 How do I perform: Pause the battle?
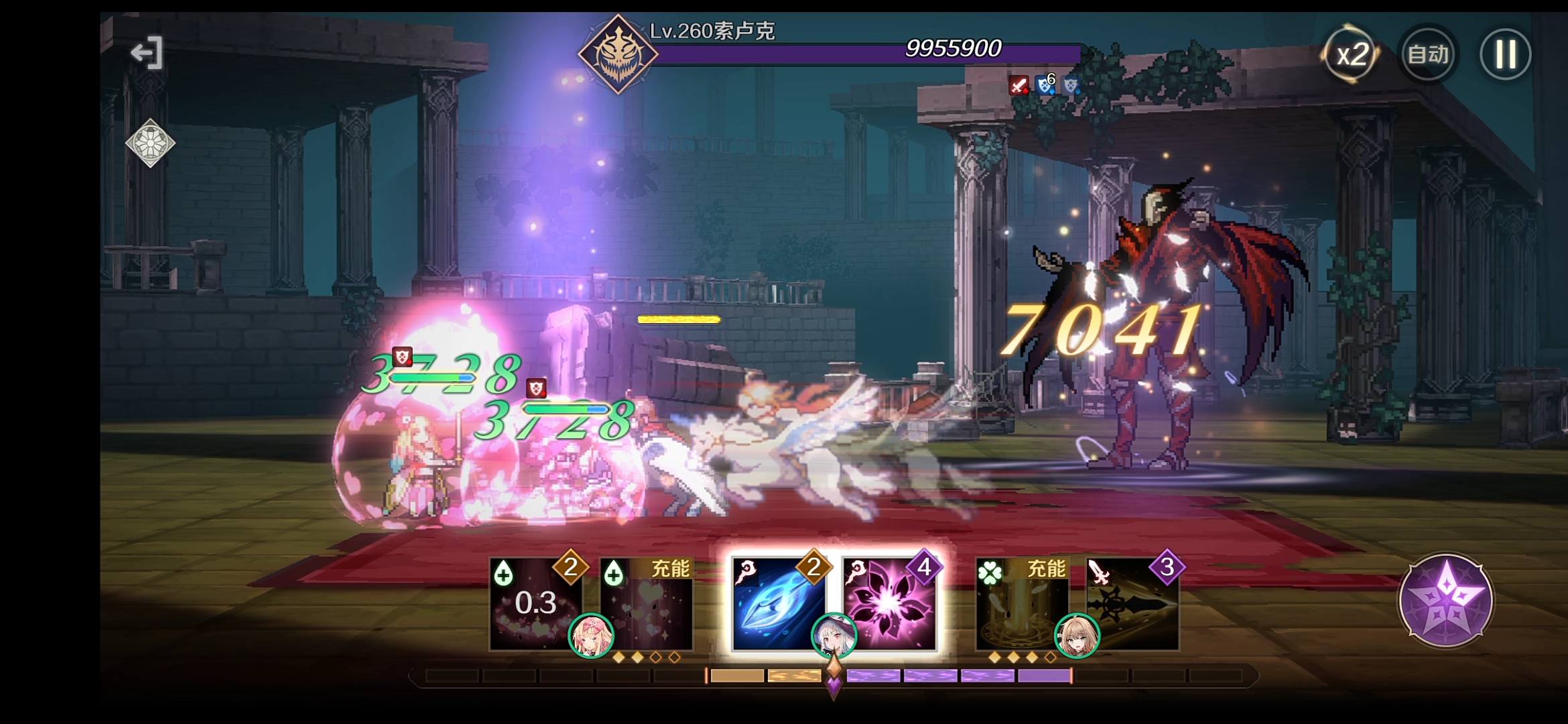[x=1505, y=54]
